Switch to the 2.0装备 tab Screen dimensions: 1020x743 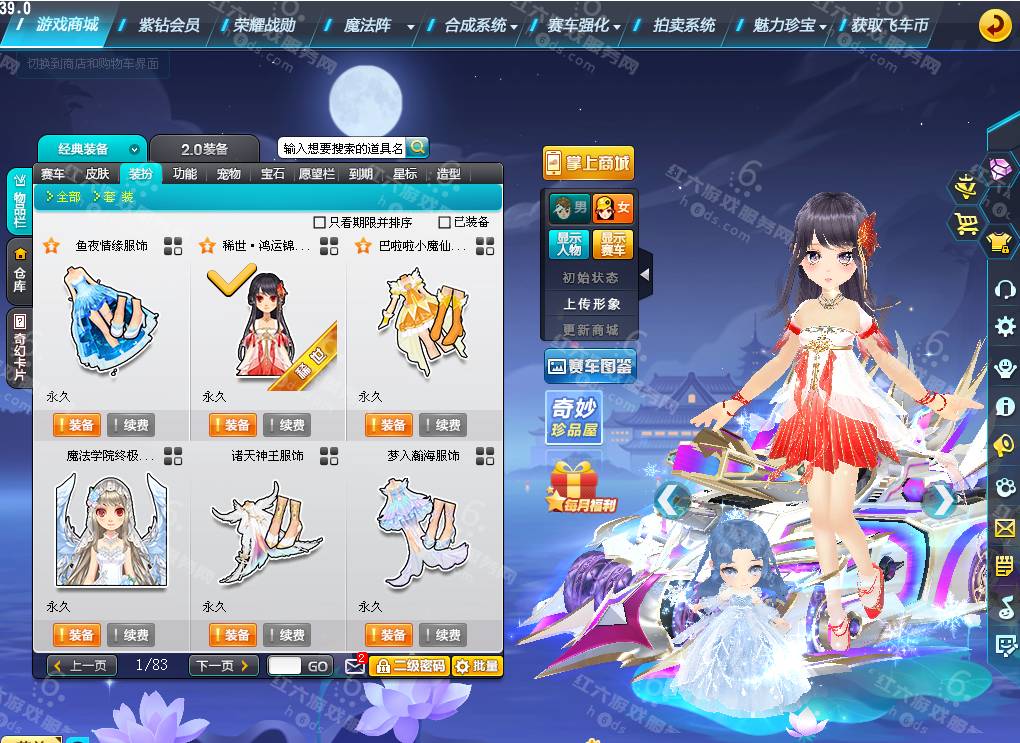[204, 149]
